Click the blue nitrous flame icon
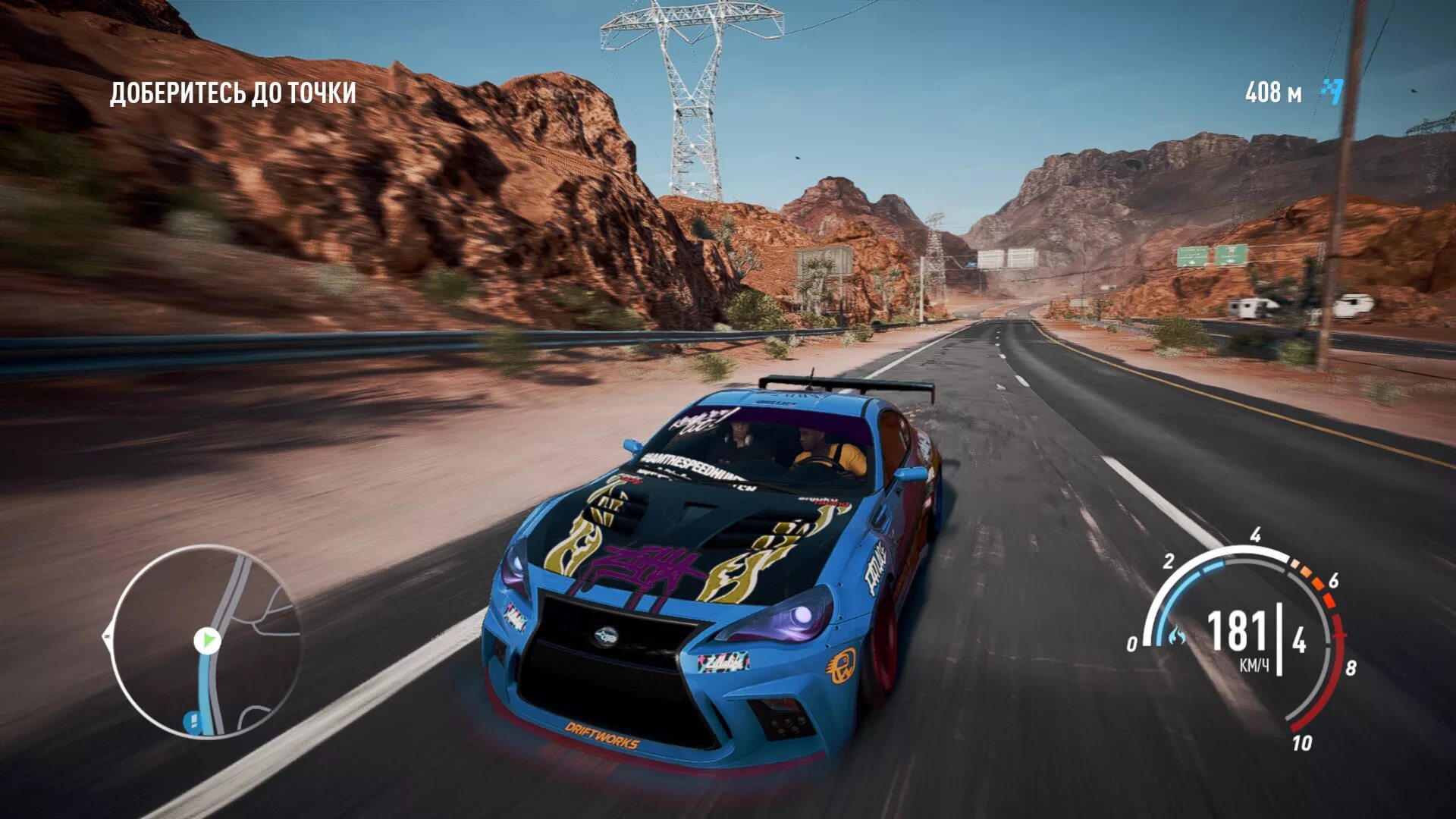 tap(1176, 635)
